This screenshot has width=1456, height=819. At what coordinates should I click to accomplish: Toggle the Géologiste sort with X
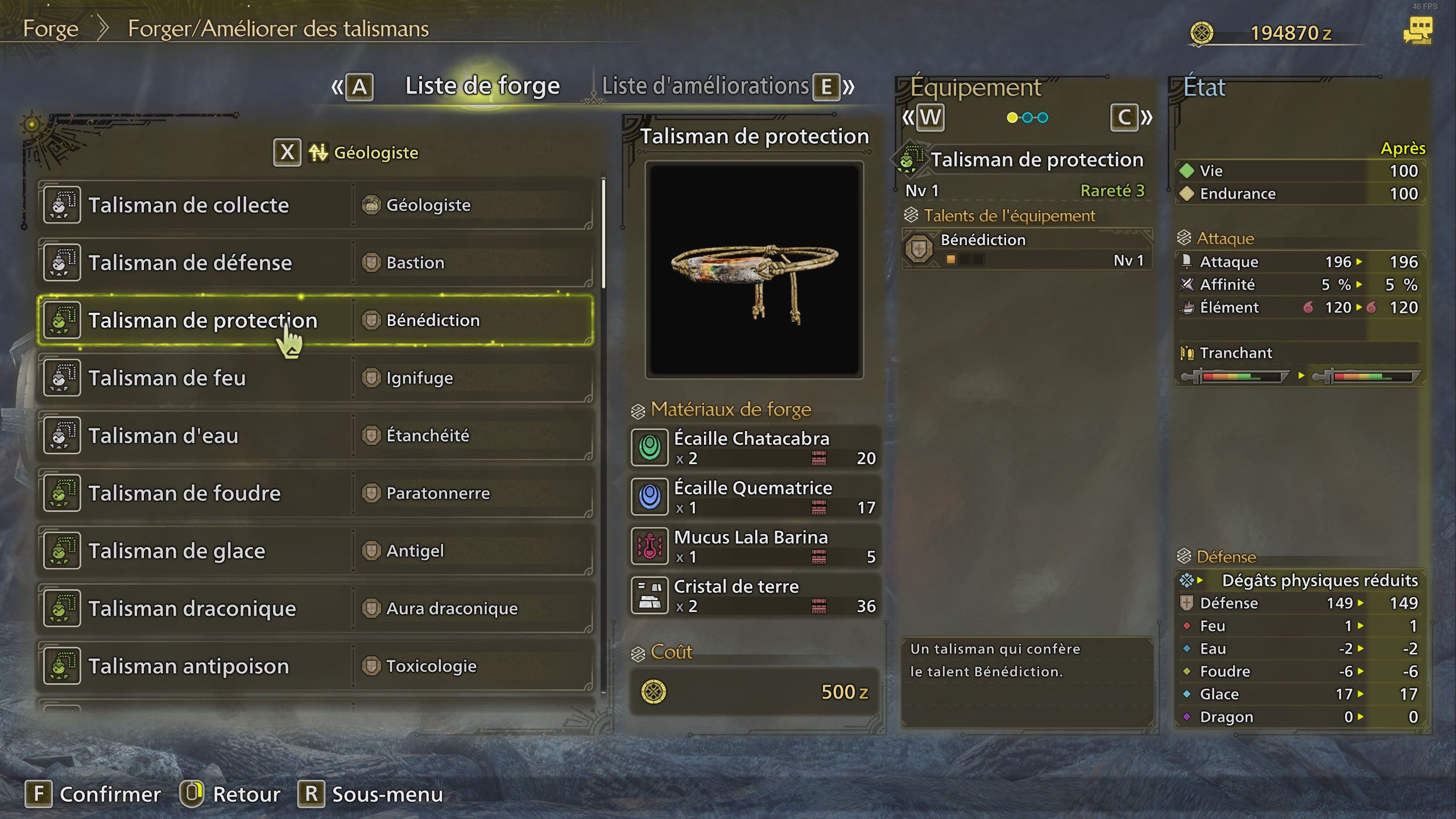tap(288, 152)
